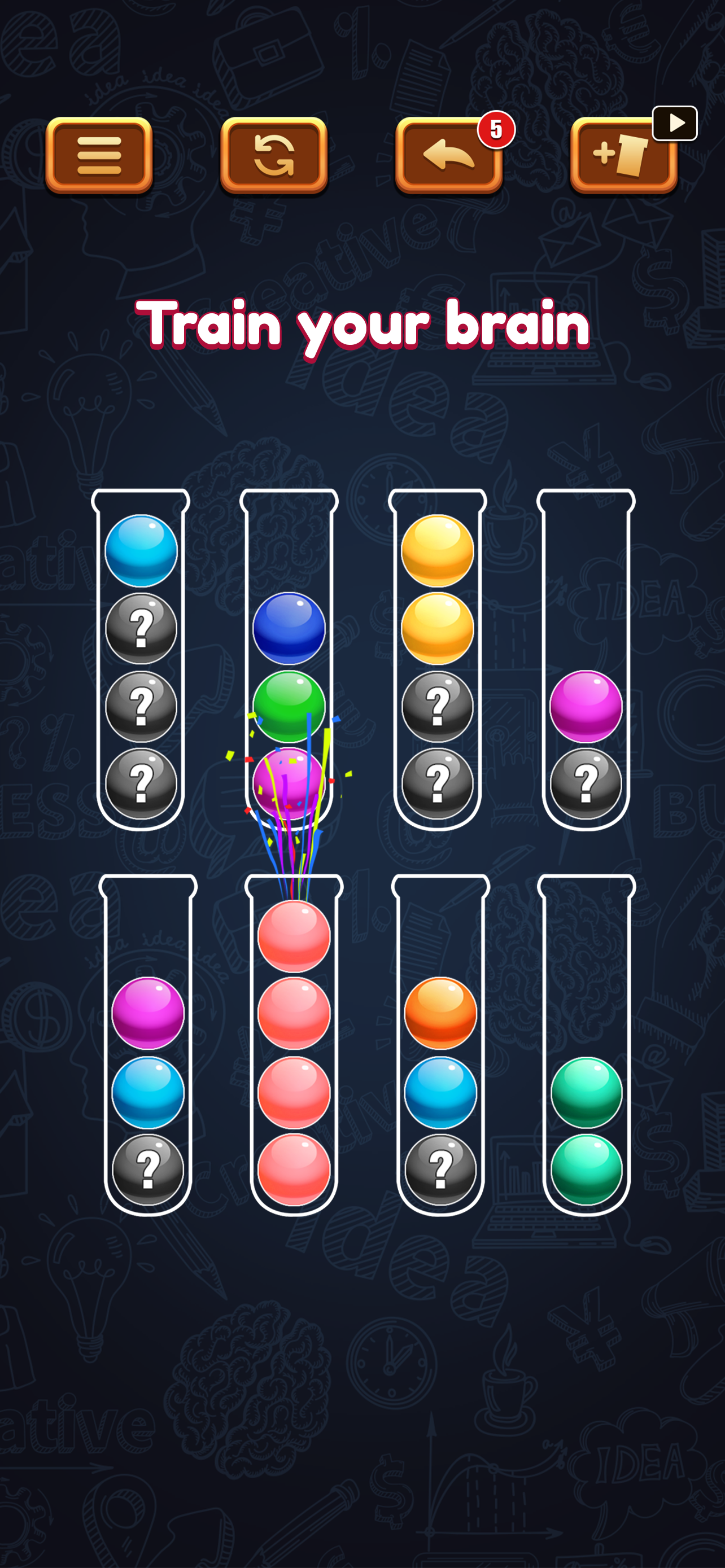Select the light blue ball in the first tube
This screenshot has height=1568, width=725.
(x=141, y=551)
